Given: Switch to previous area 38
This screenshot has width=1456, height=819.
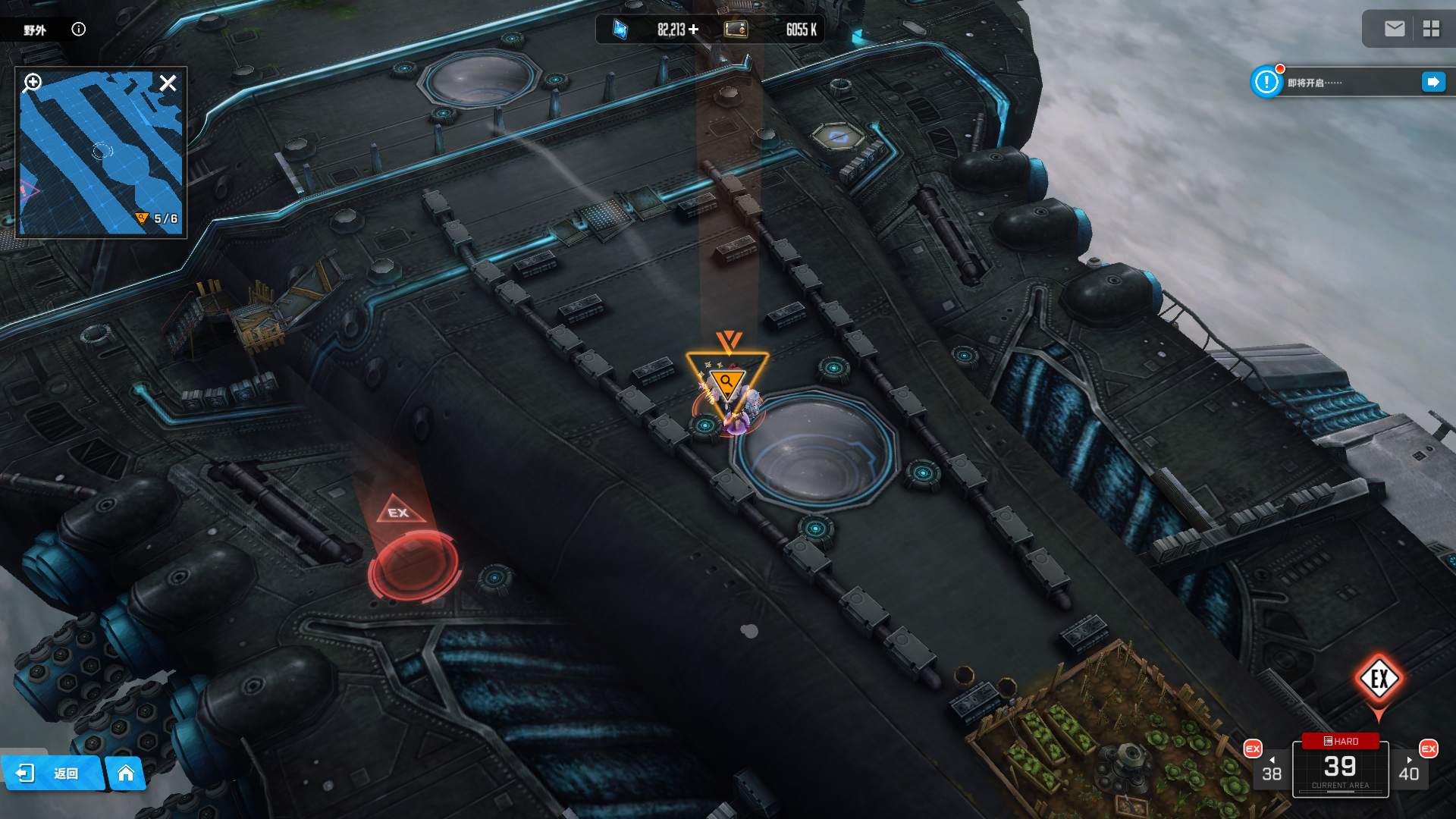Looking at the screenshot, I should click(1271, 770).
